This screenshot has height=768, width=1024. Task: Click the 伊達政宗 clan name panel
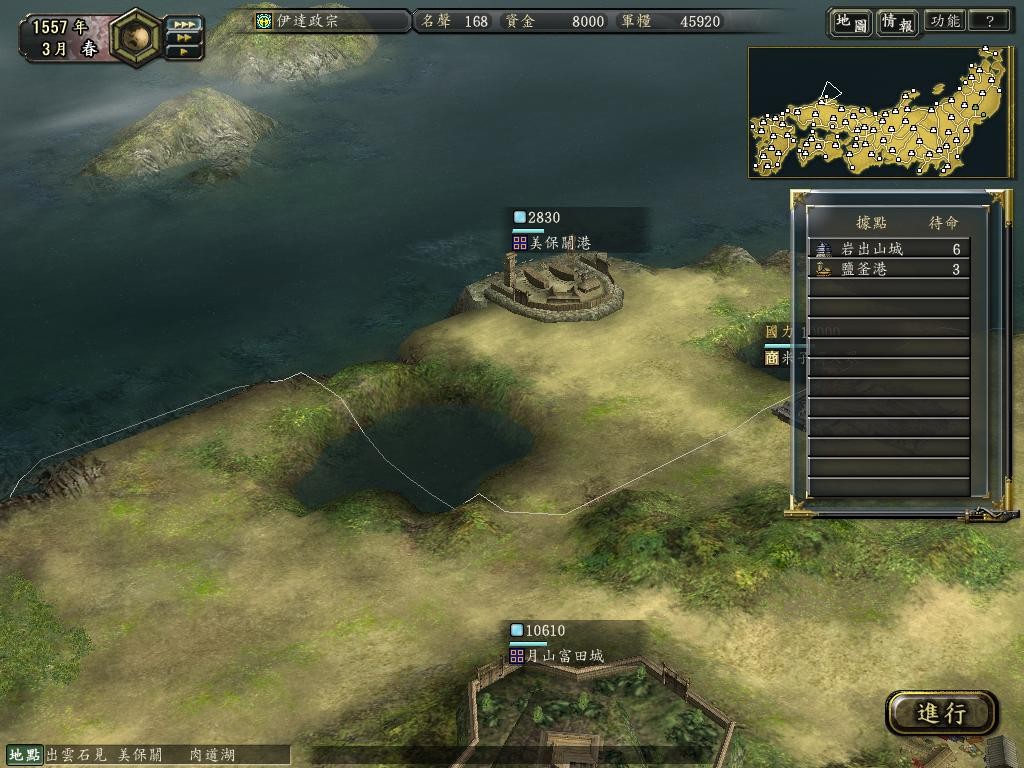pos(330,21)
